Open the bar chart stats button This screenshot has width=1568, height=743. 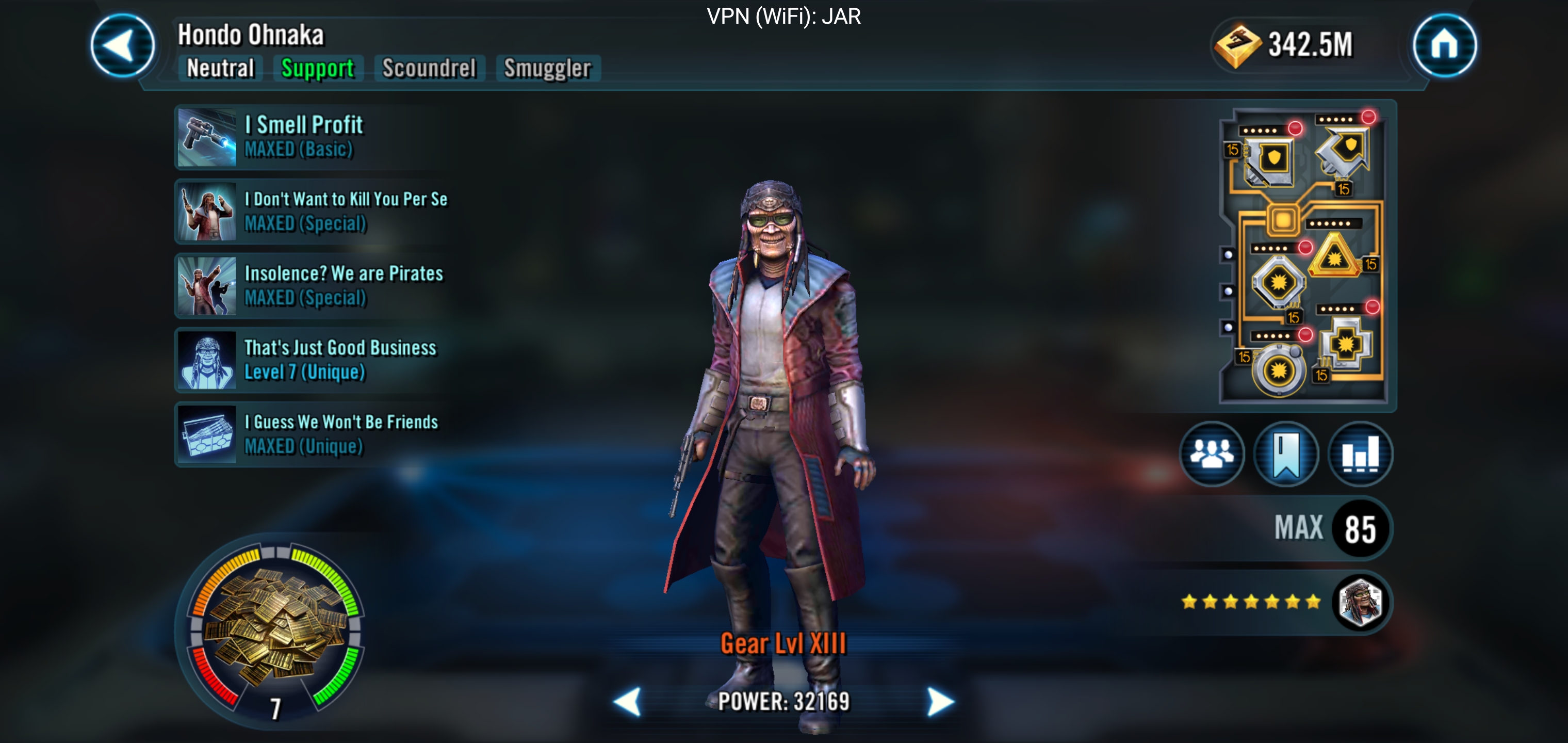[1360, 454]
